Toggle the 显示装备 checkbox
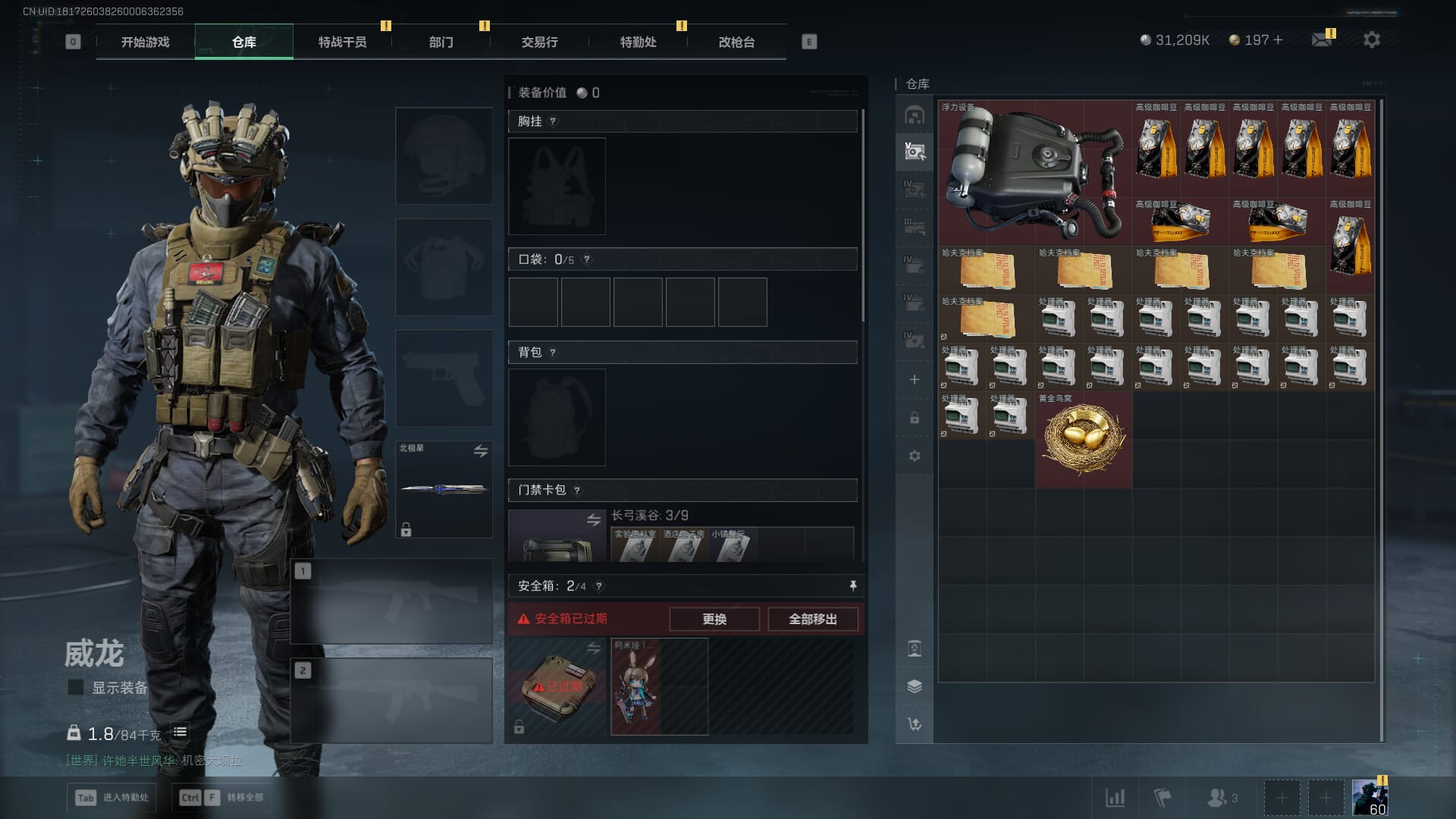Viewport: 1456px width, 819px height. click(76, 687)
